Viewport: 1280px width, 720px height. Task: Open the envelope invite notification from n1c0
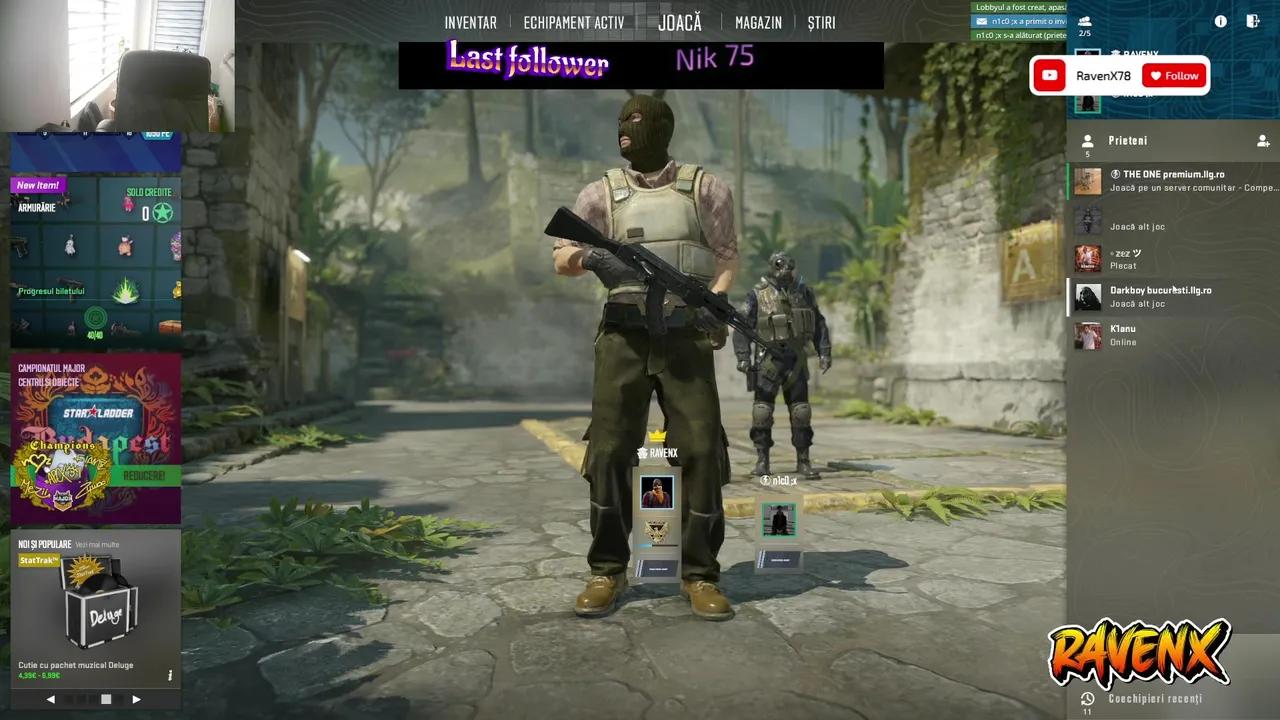point(981,21)
